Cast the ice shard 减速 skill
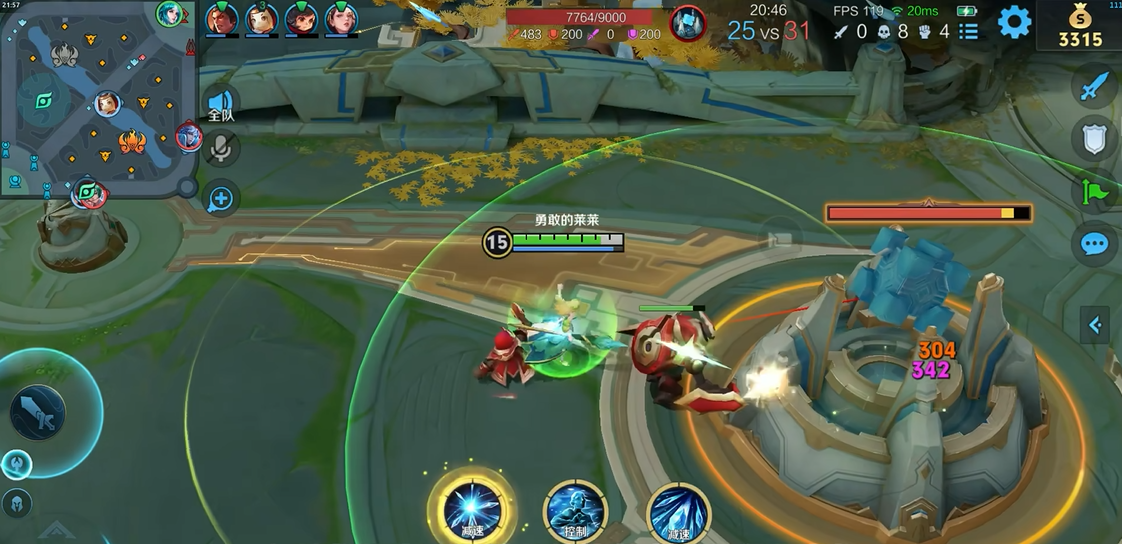This screenshot has height=544, width=1122. point(679,512)
